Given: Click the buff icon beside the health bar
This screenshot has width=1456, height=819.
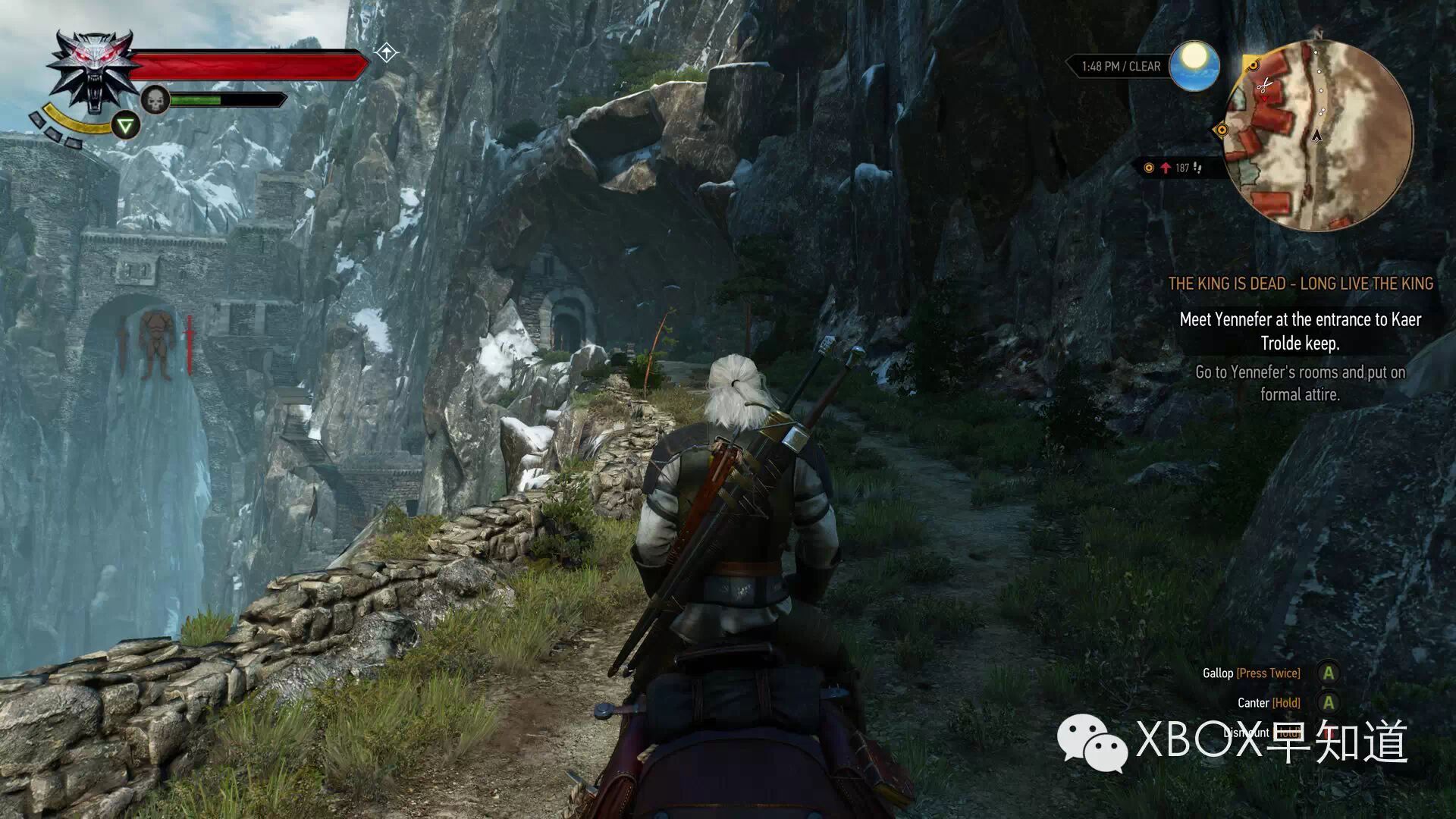Looking at the screenshot, I should coord(386,53).
